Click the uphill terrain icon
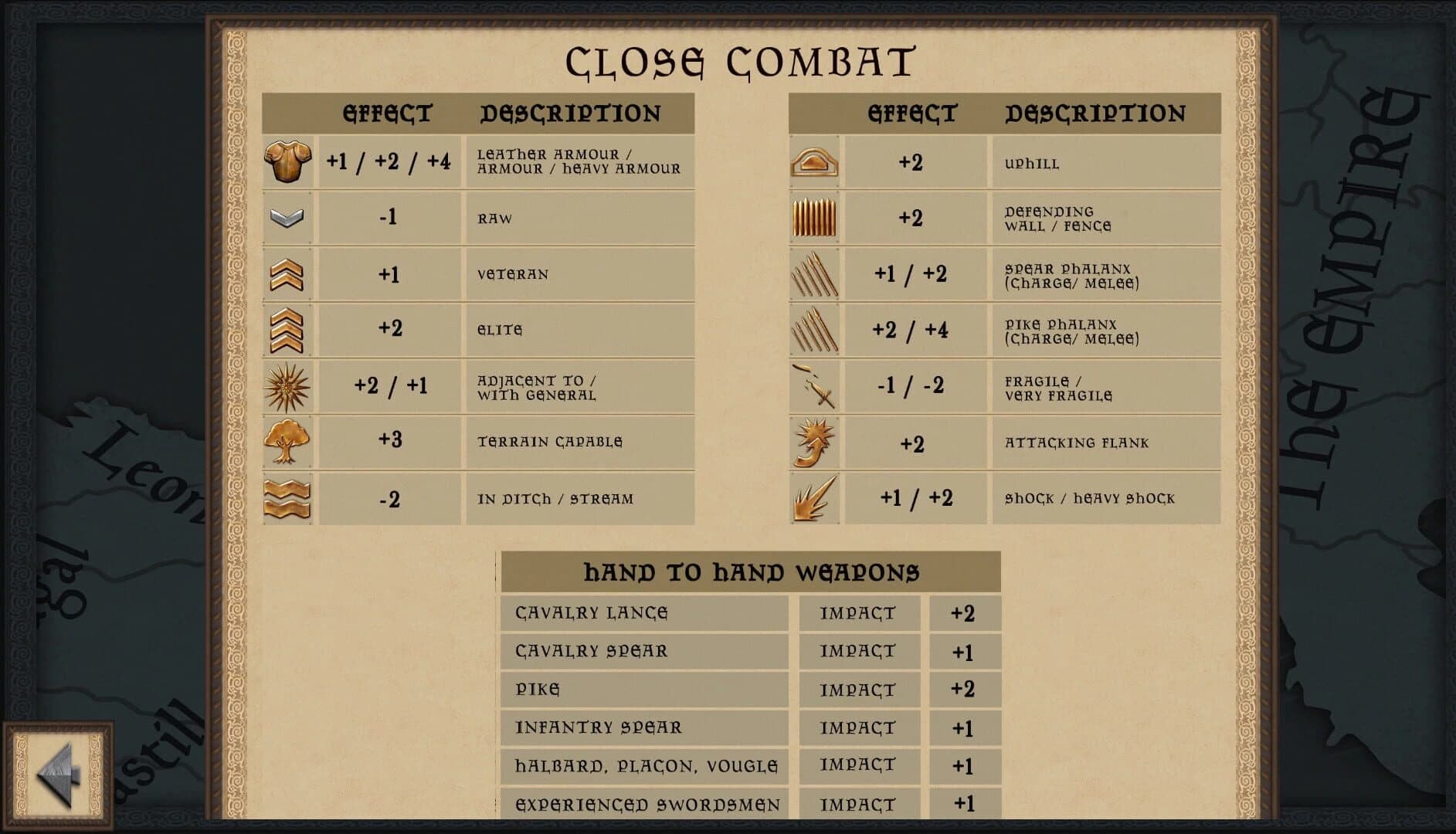 (x=815, y=162)
